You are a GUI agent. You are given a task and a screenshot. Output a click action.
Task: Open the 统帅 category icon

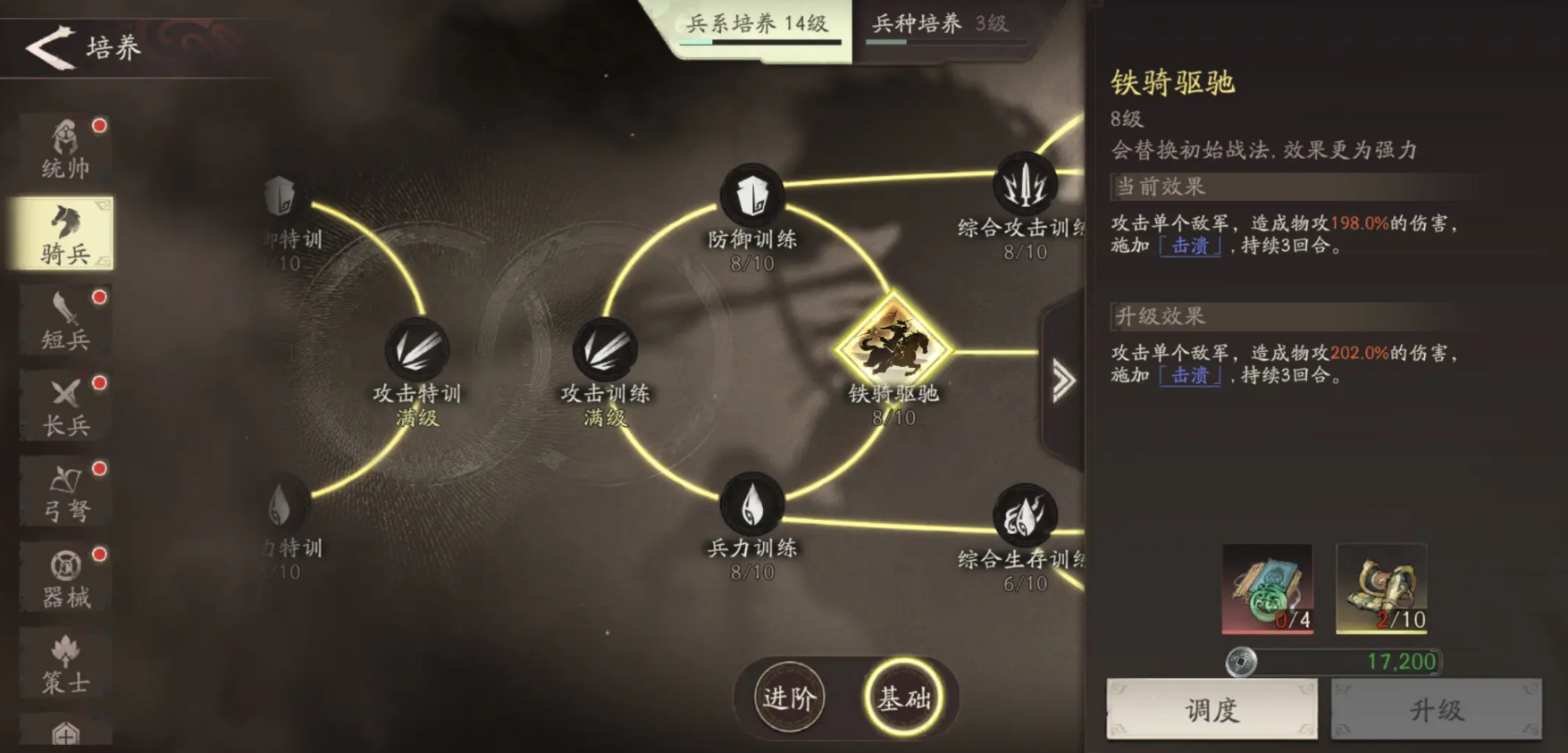point(67,147)
